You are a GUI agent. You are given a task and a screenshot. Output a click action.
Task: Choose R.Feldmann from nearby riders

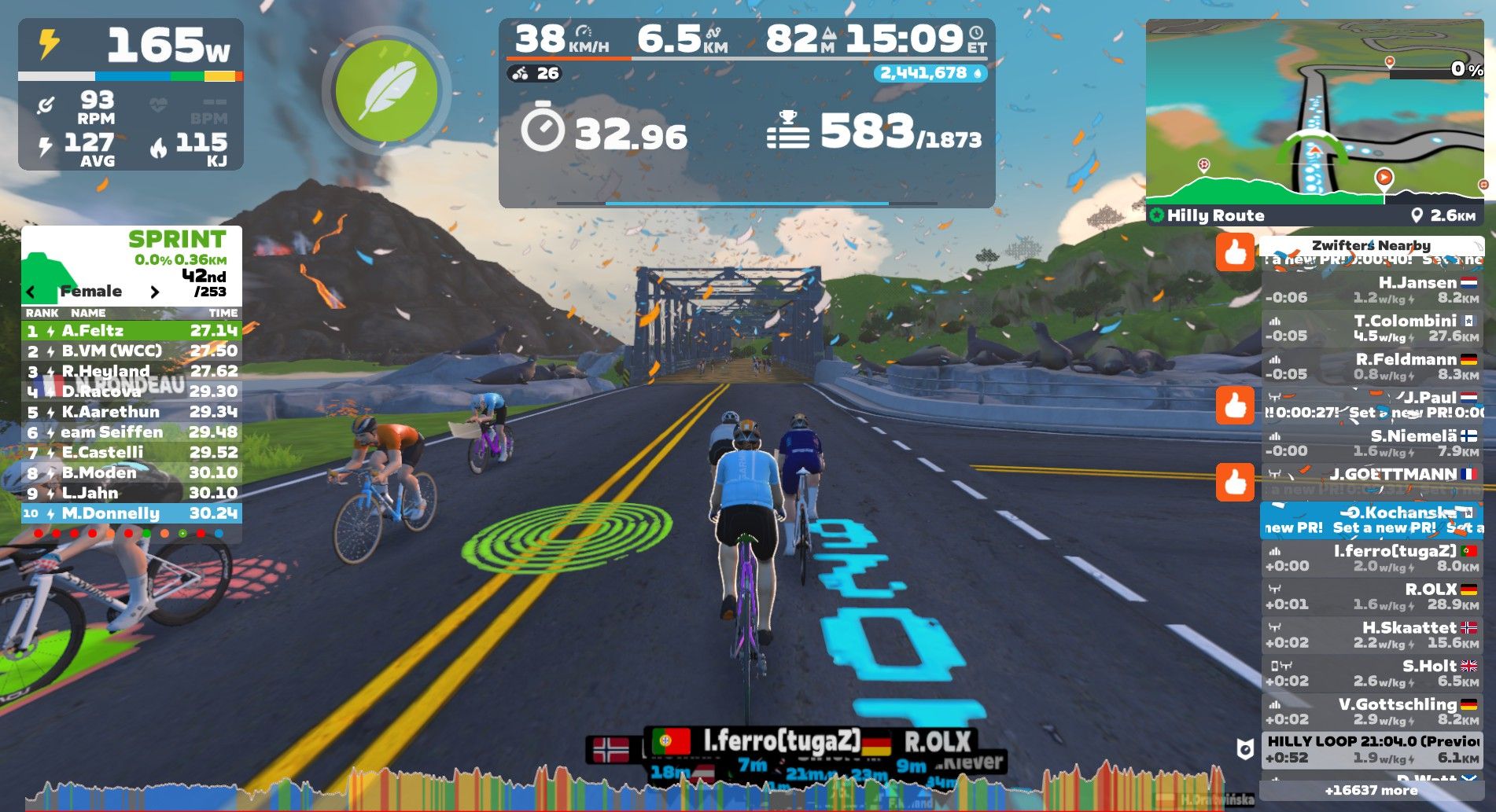pyautogui.click(x=1371, y=367)
